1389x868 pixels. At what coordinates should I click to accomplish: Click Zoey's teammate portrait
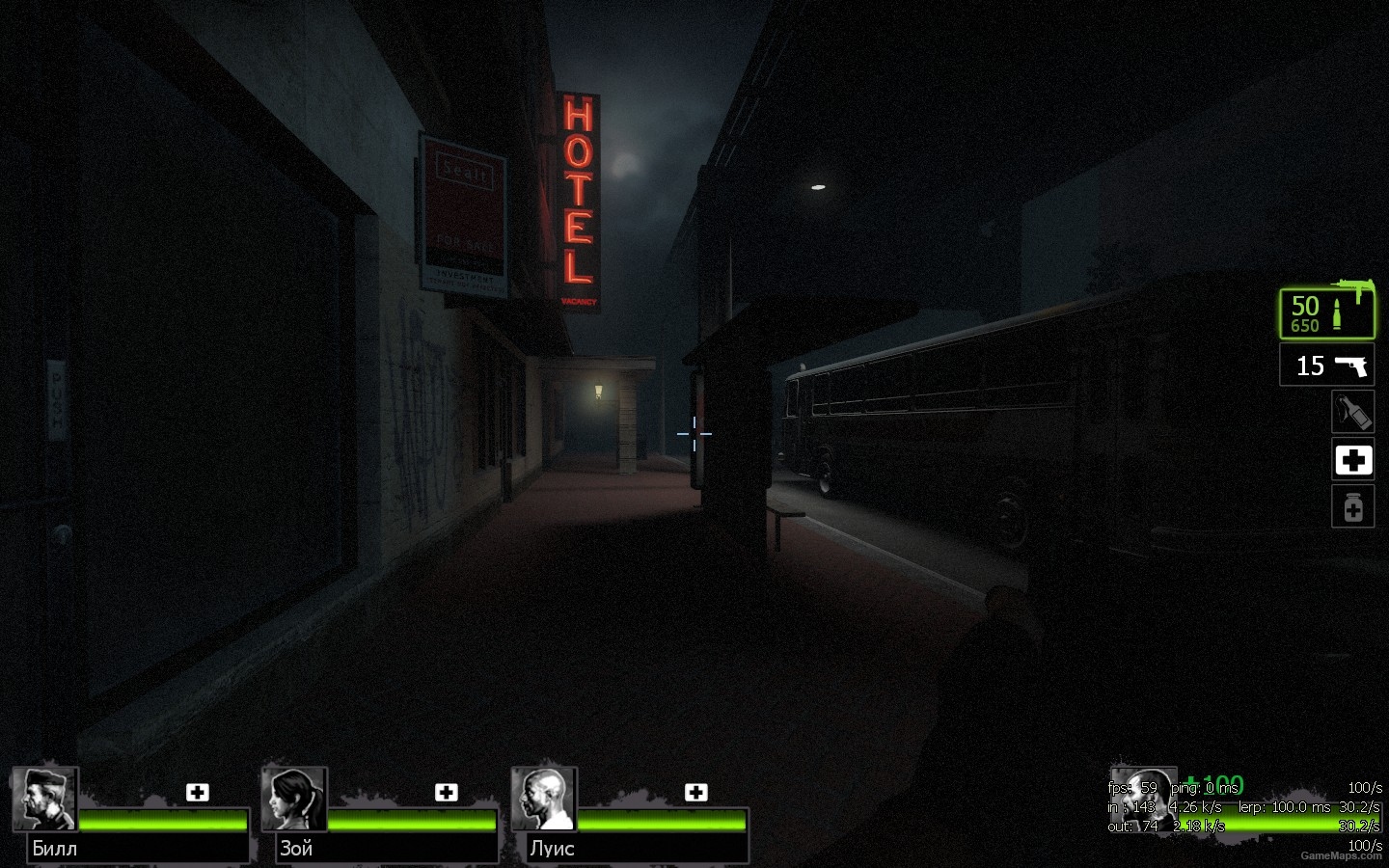tap(294, 800)
